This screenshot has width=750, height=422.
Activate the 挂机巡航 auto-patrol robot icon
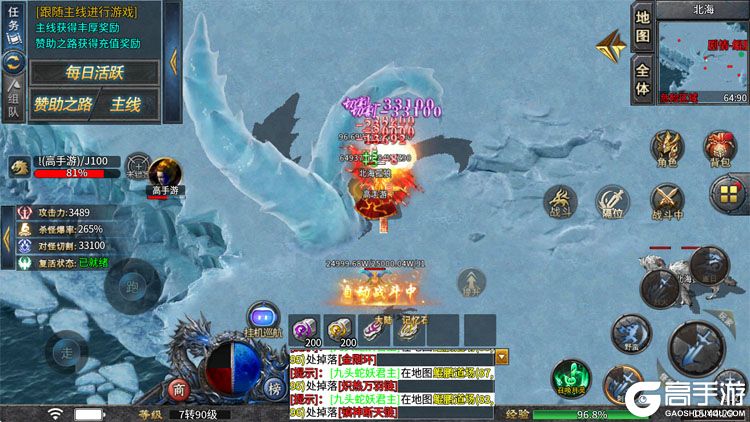(263, 316)
